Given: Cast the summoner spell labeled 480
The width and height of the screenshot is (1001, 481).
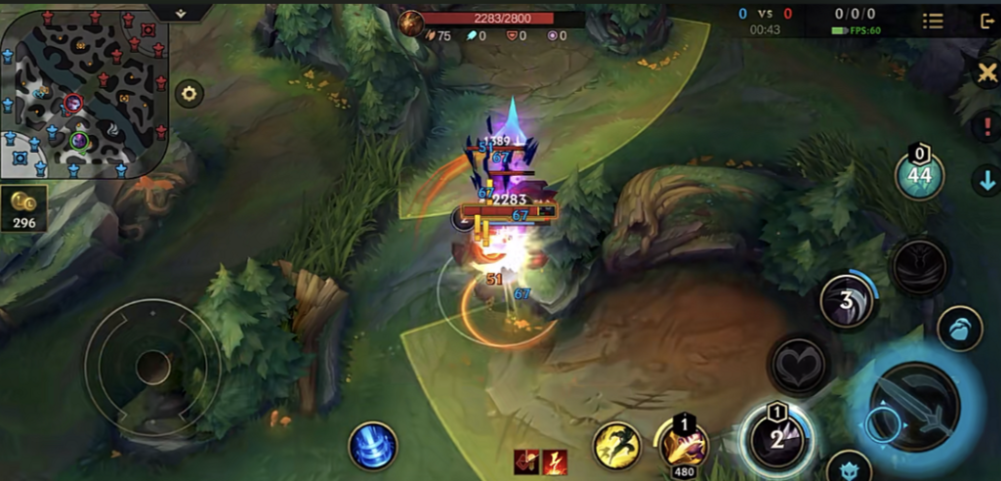Looking at the screenshot, I should point(683,442).
